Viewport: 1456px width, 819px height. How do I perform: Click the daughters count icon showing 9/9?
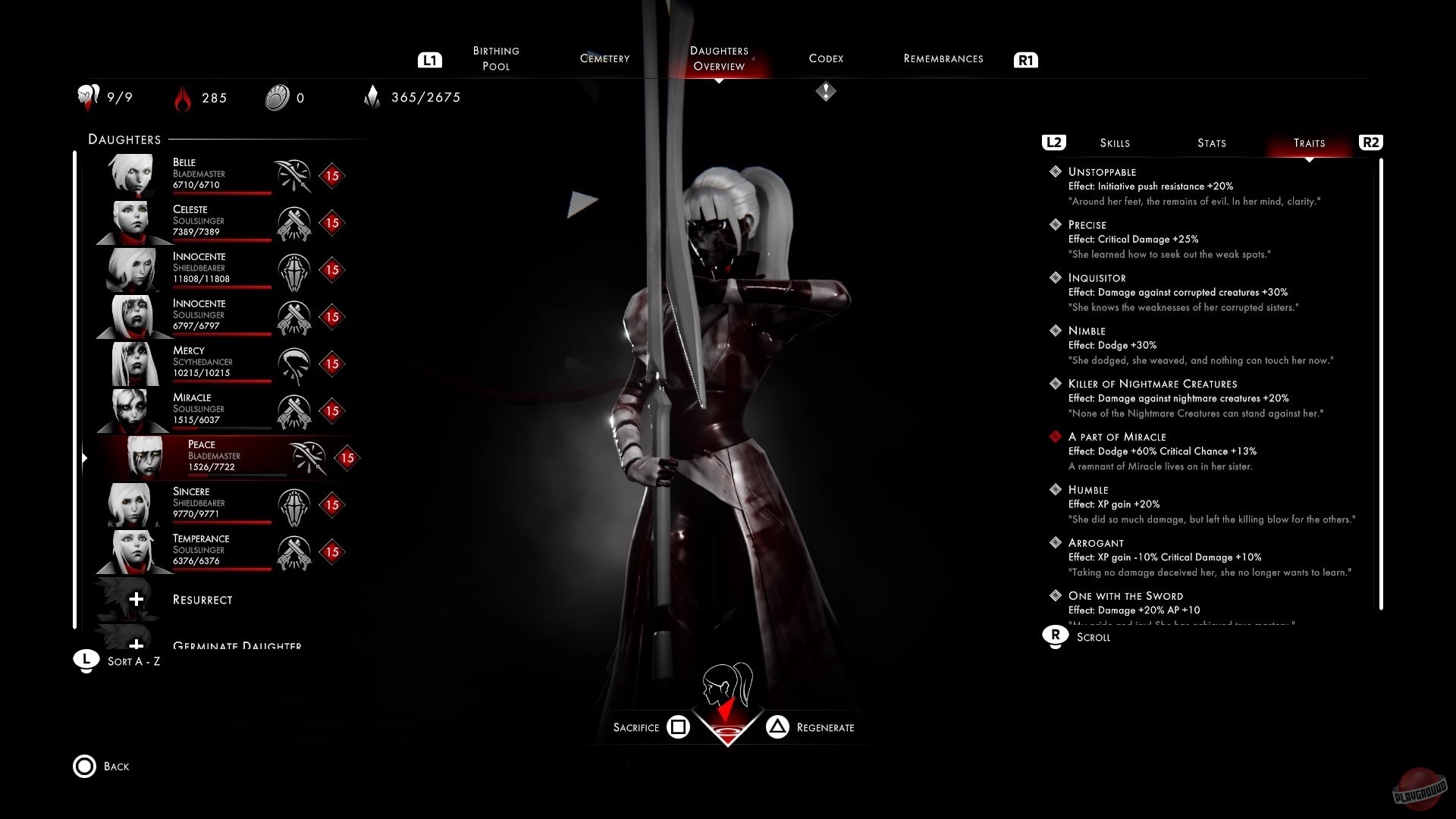pyautogui.click(x=87, y=97)
